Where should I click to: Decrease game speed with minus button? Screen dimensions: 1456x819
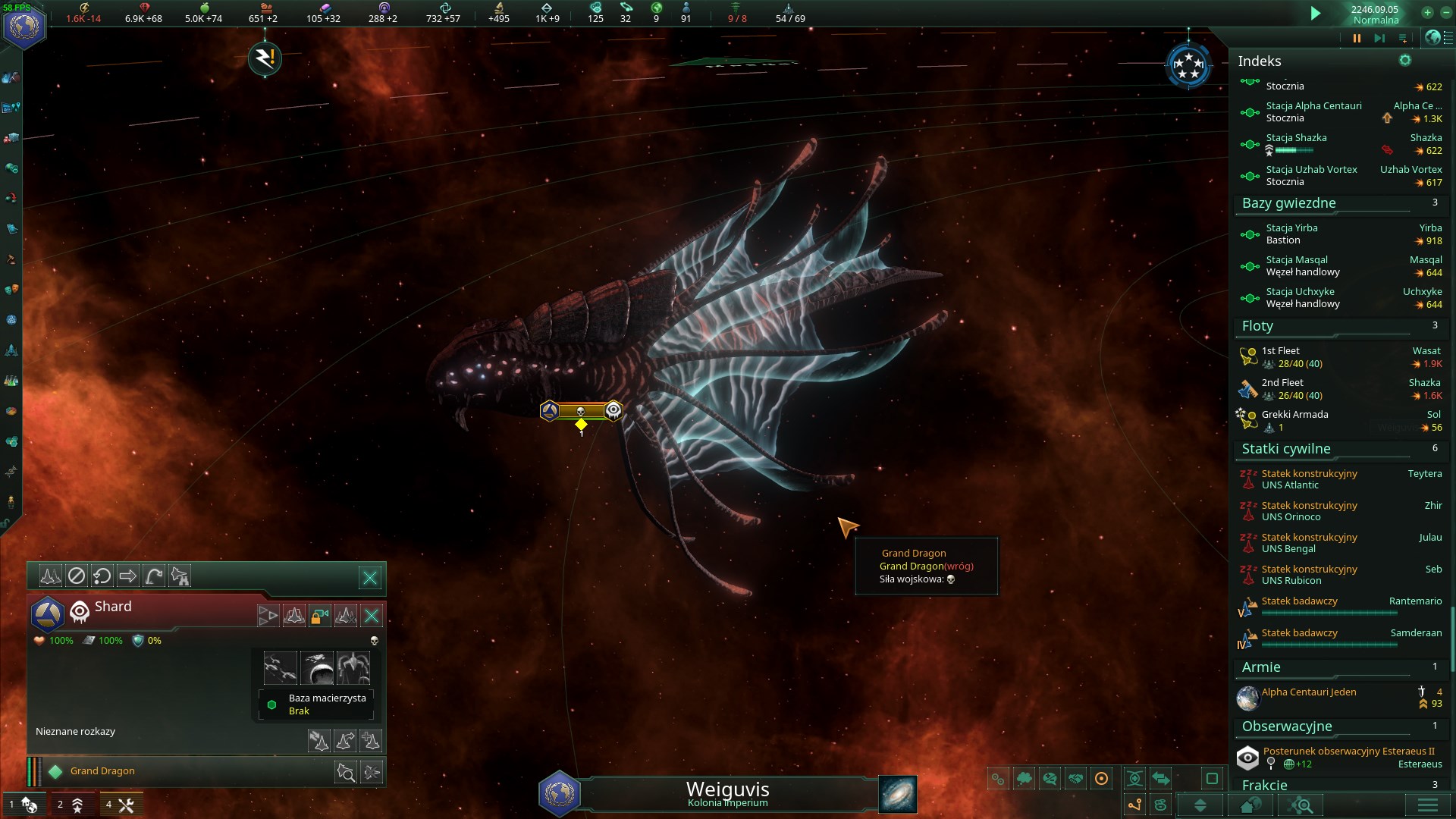click(1446, 12)
